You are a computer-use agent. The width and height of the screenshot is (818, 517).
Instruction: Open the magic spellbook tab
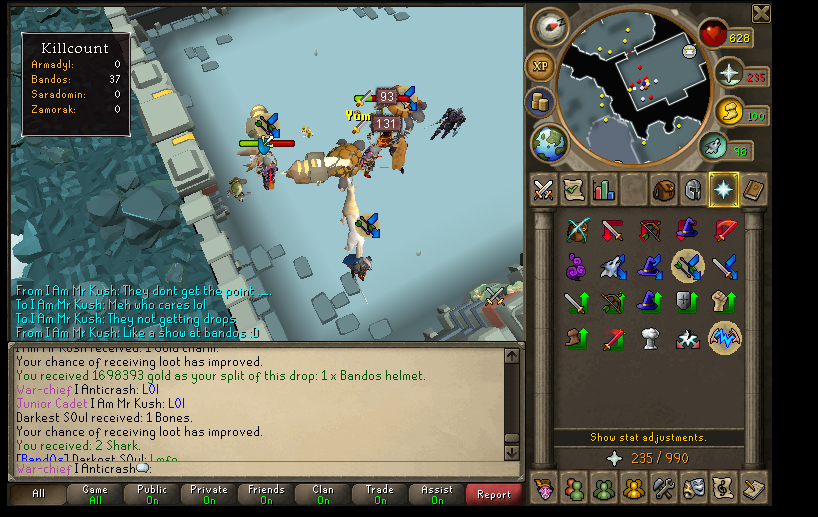point(752,189)
